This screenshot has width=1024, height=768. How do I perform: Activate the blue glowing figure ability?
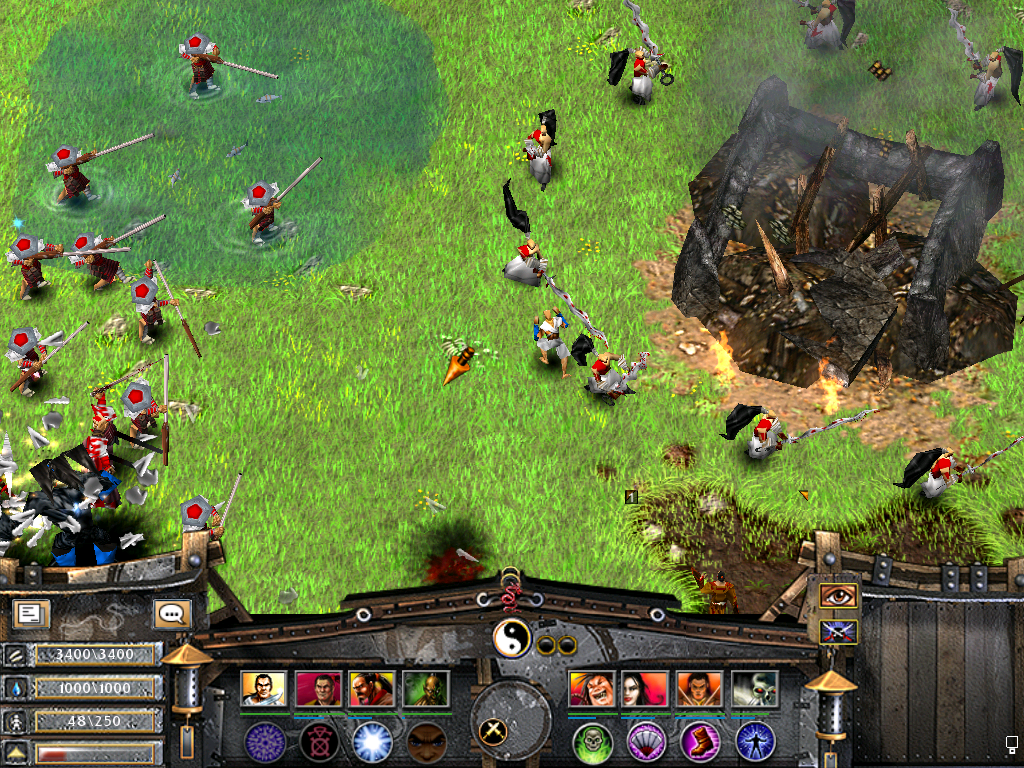coord(755,741)
